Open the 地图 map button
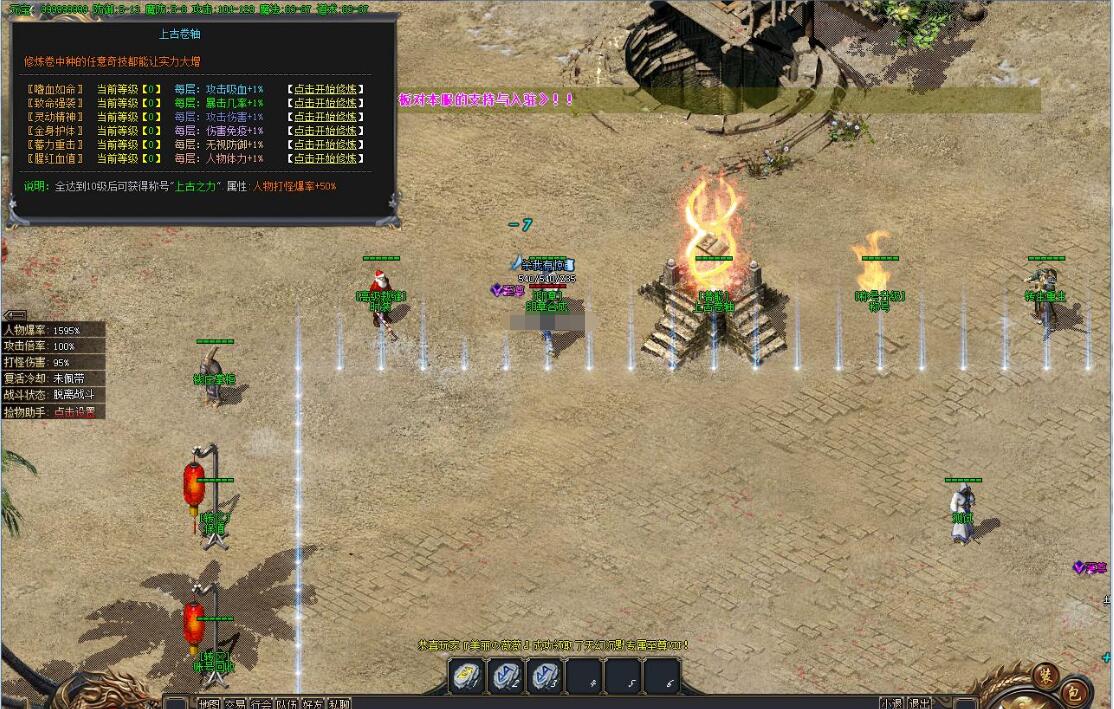 point(208,703)
